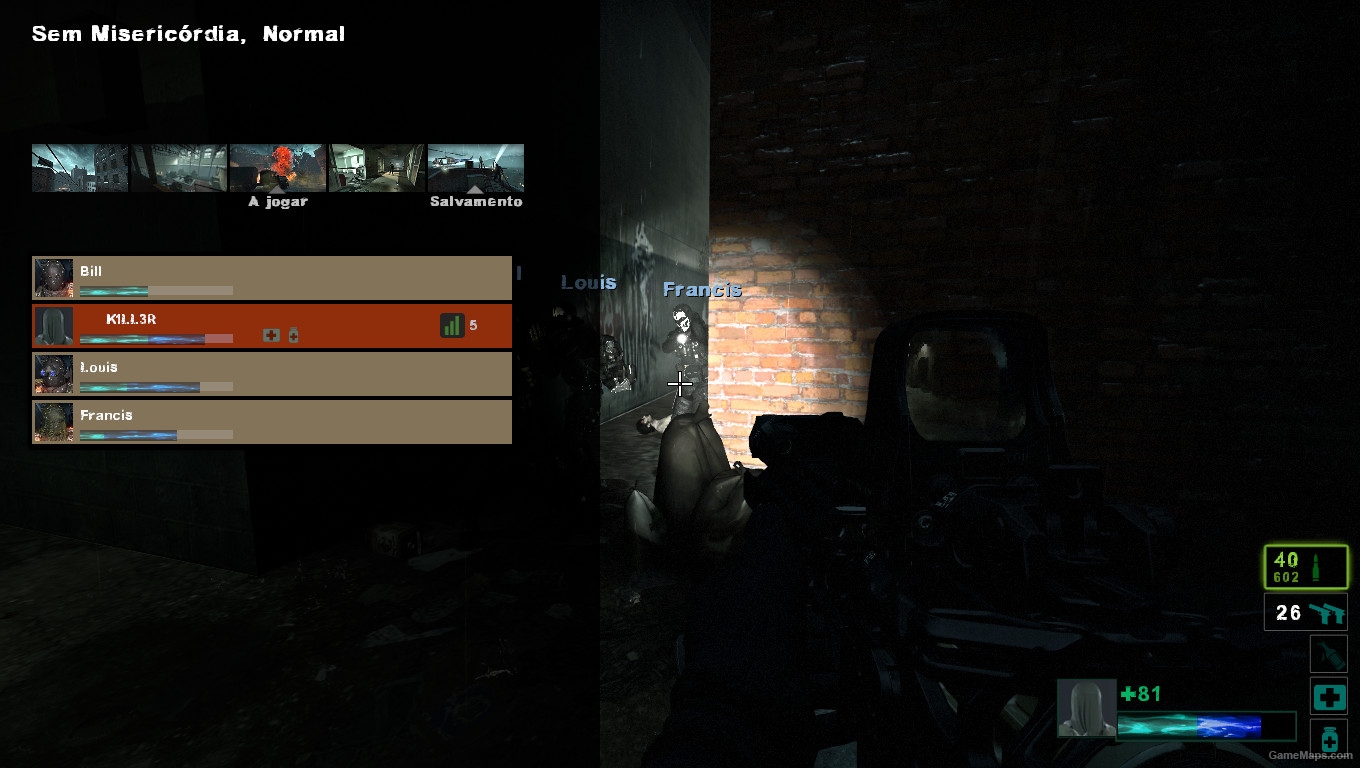Click the Salvamento tab label

[475, 201]
